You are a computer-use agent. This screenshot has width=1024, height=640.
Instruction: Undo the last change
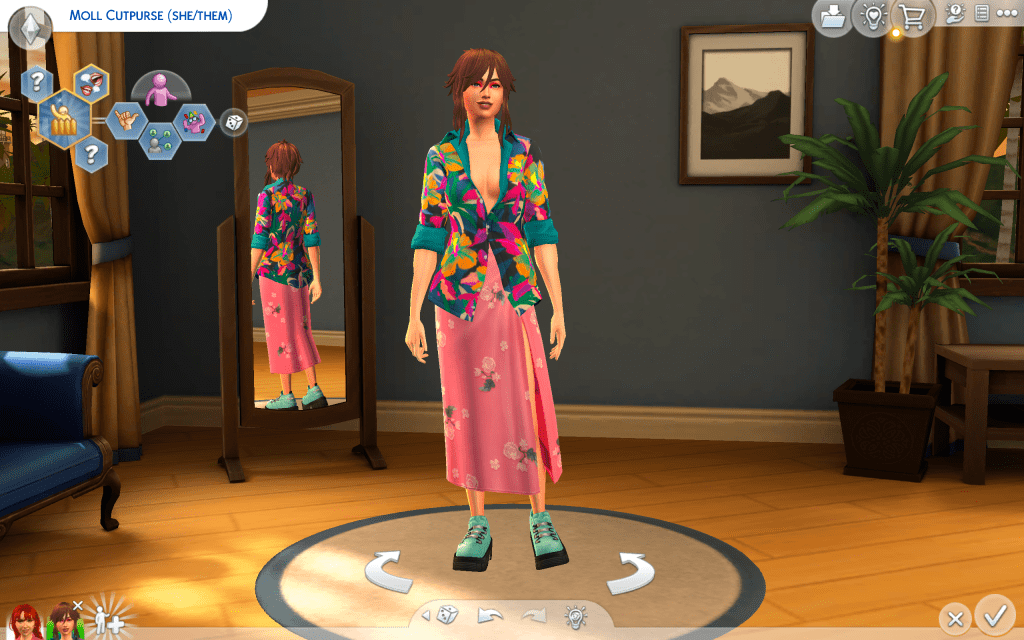tap(490, 614)
